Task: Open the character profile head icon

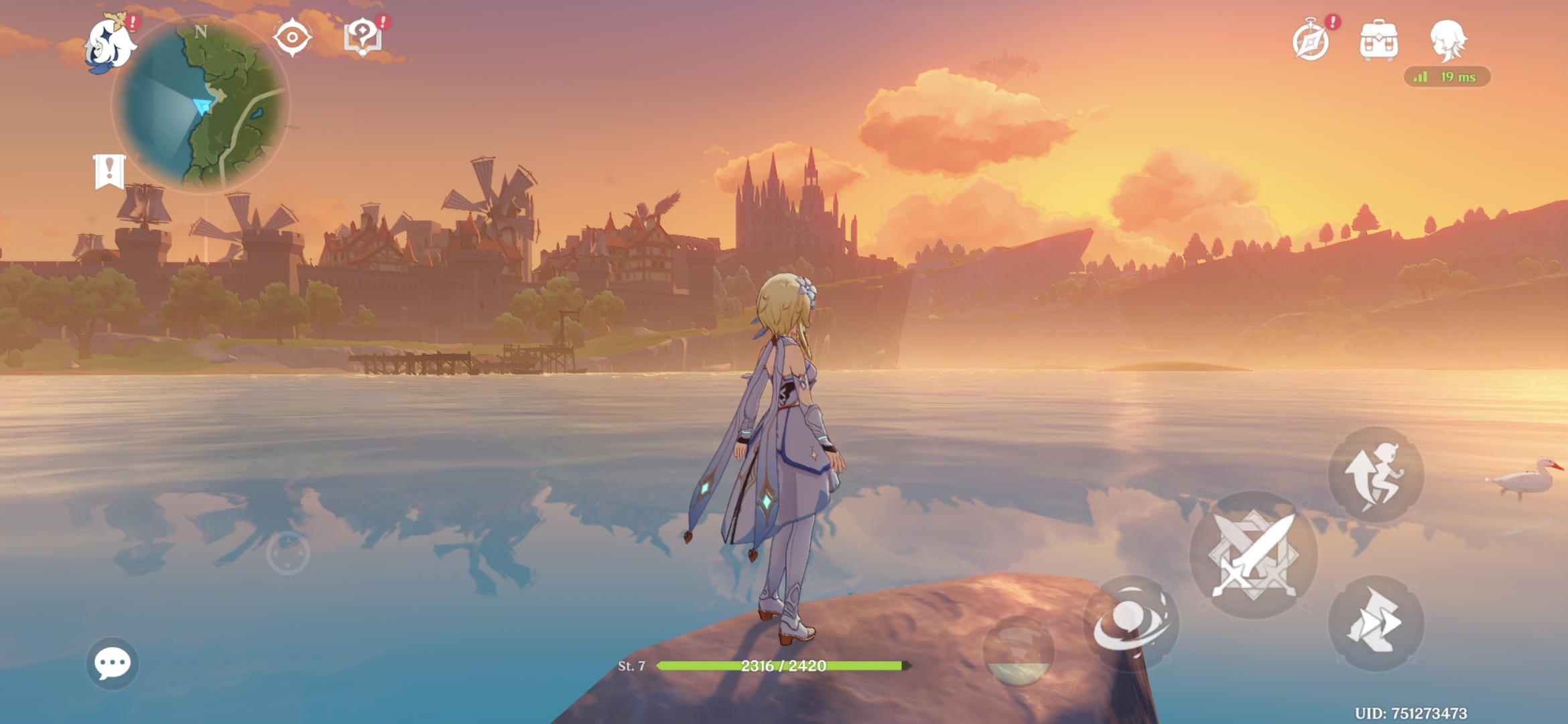Action: (x=1447, y=40)
